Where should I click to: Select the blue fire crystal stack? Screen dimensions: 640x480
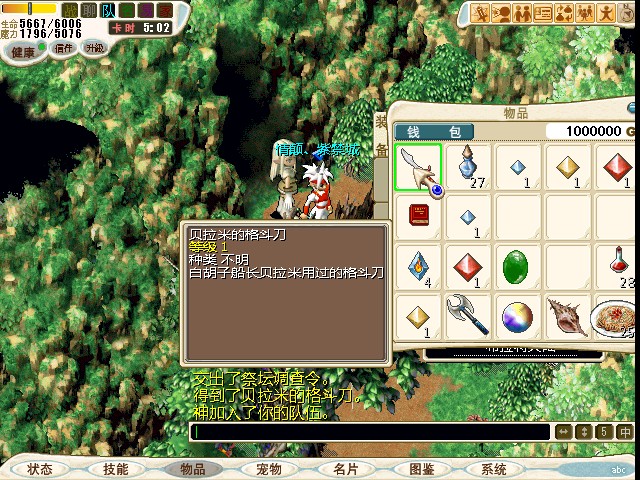pos(418,266)
